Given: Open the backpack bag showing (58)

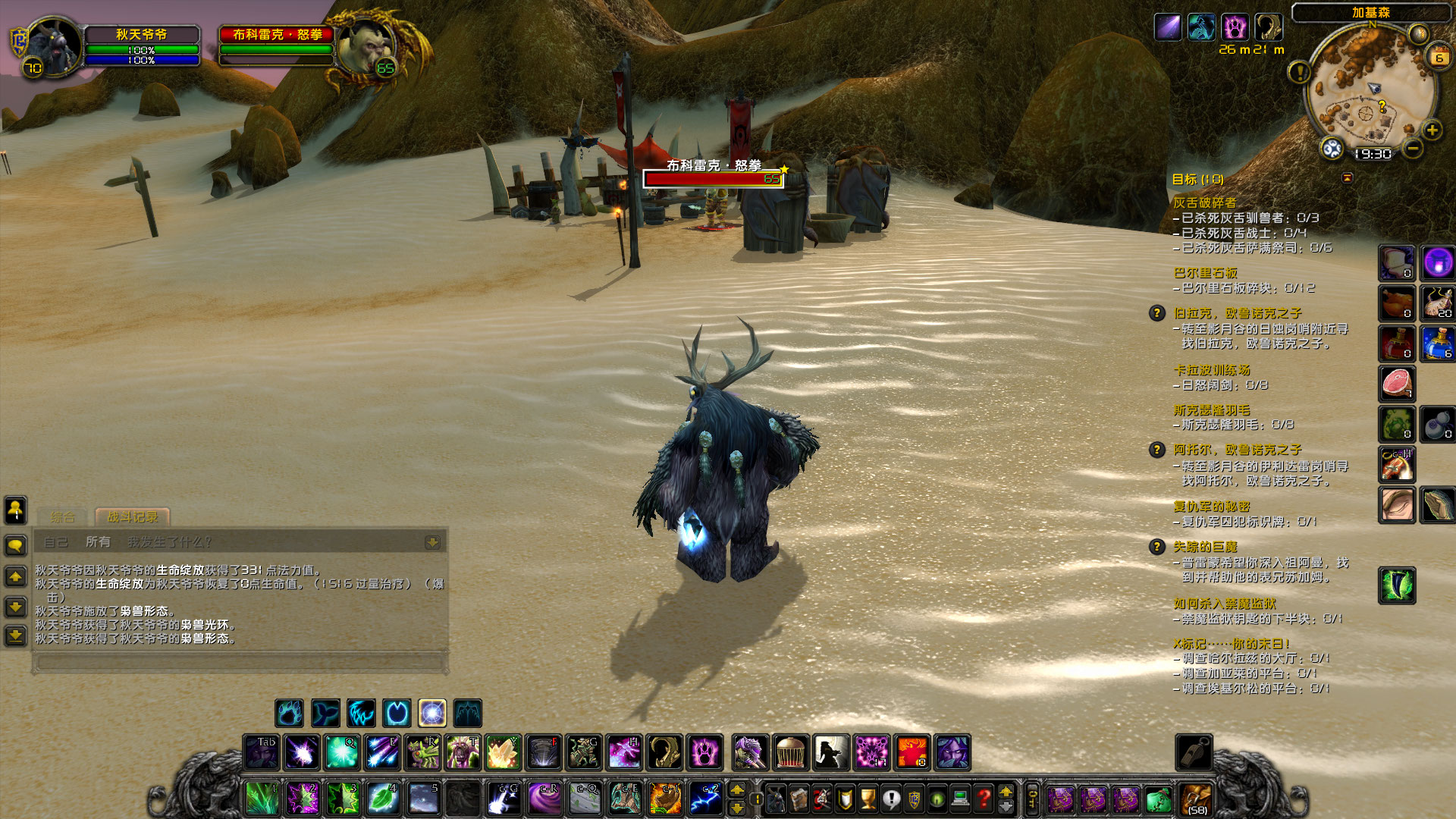Looking at the screenshot, I should point(1197,799).
